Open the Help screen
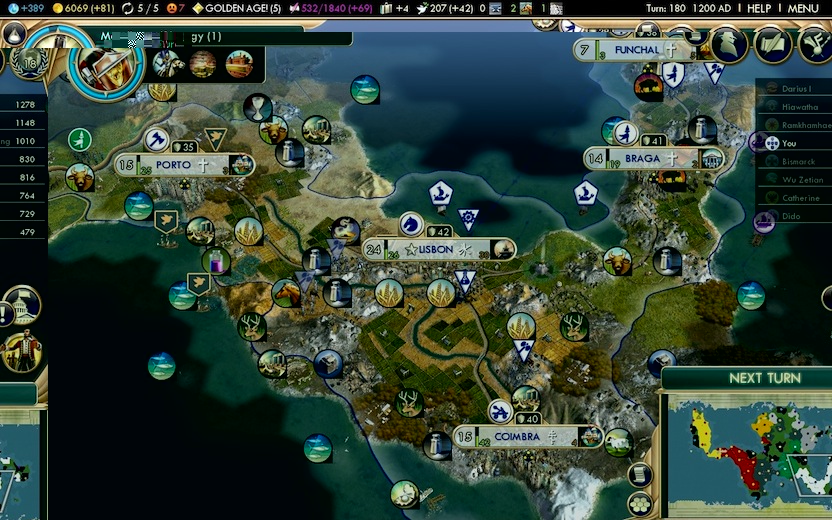Image resolution: width=832 pixels, height=520 pixels. tap(759, 8)
